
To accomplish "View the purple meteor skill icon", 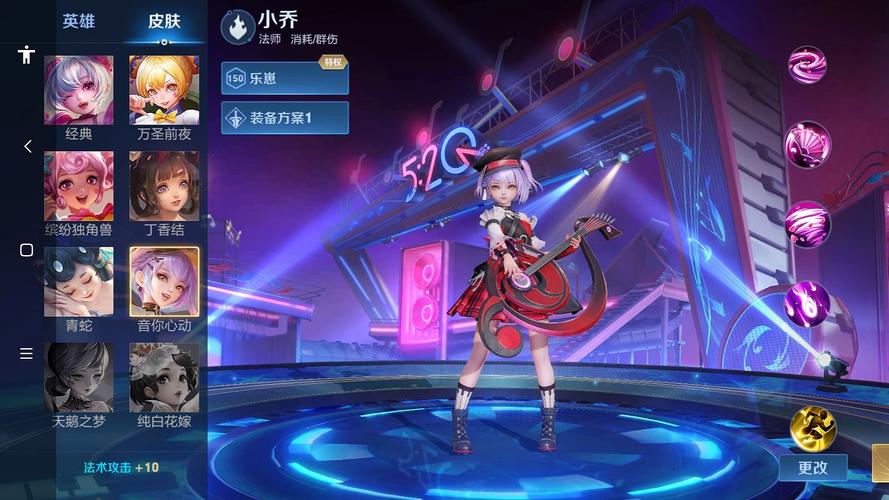I will 806,301.
